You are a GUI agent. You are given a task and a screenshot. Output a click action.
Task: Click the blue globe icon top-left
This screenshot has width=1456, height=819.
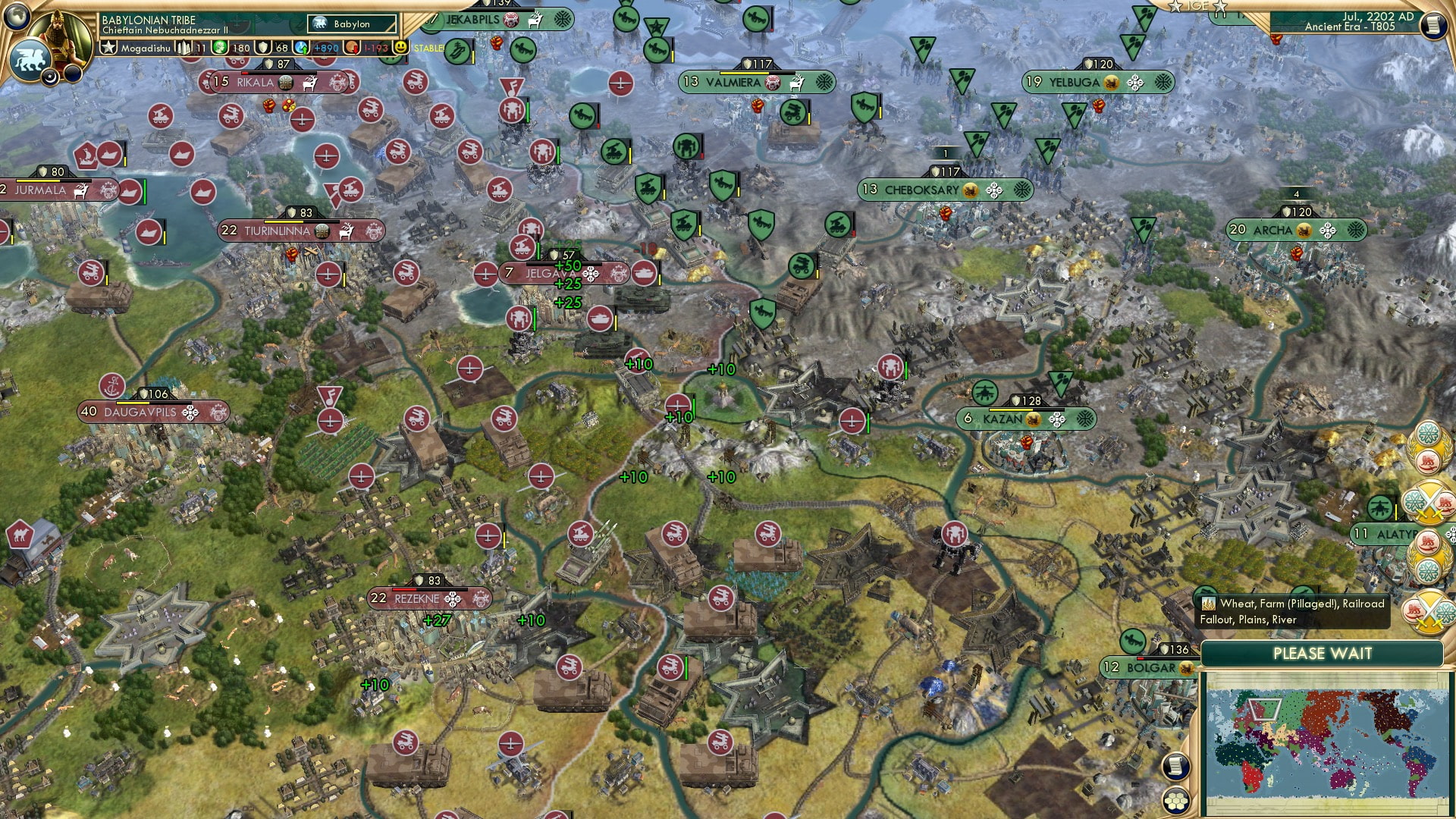(17, 17)
